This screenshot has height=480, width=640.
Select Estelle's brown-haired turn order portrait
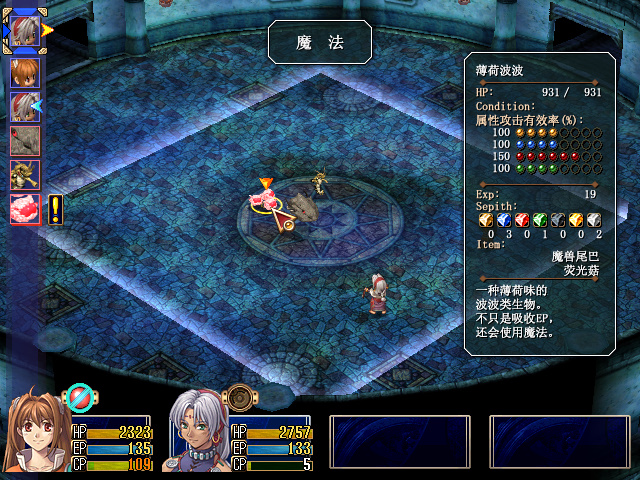pyautogui.click(x=24, y=72)
